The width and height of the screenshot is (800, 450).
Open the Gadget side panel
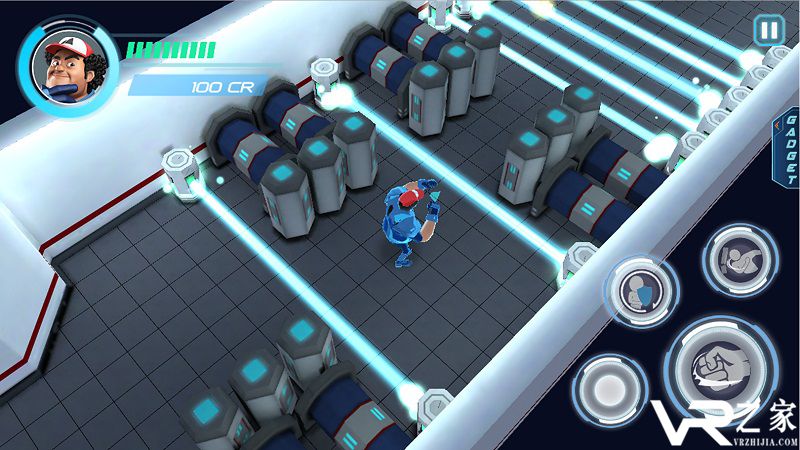[789, 150]
